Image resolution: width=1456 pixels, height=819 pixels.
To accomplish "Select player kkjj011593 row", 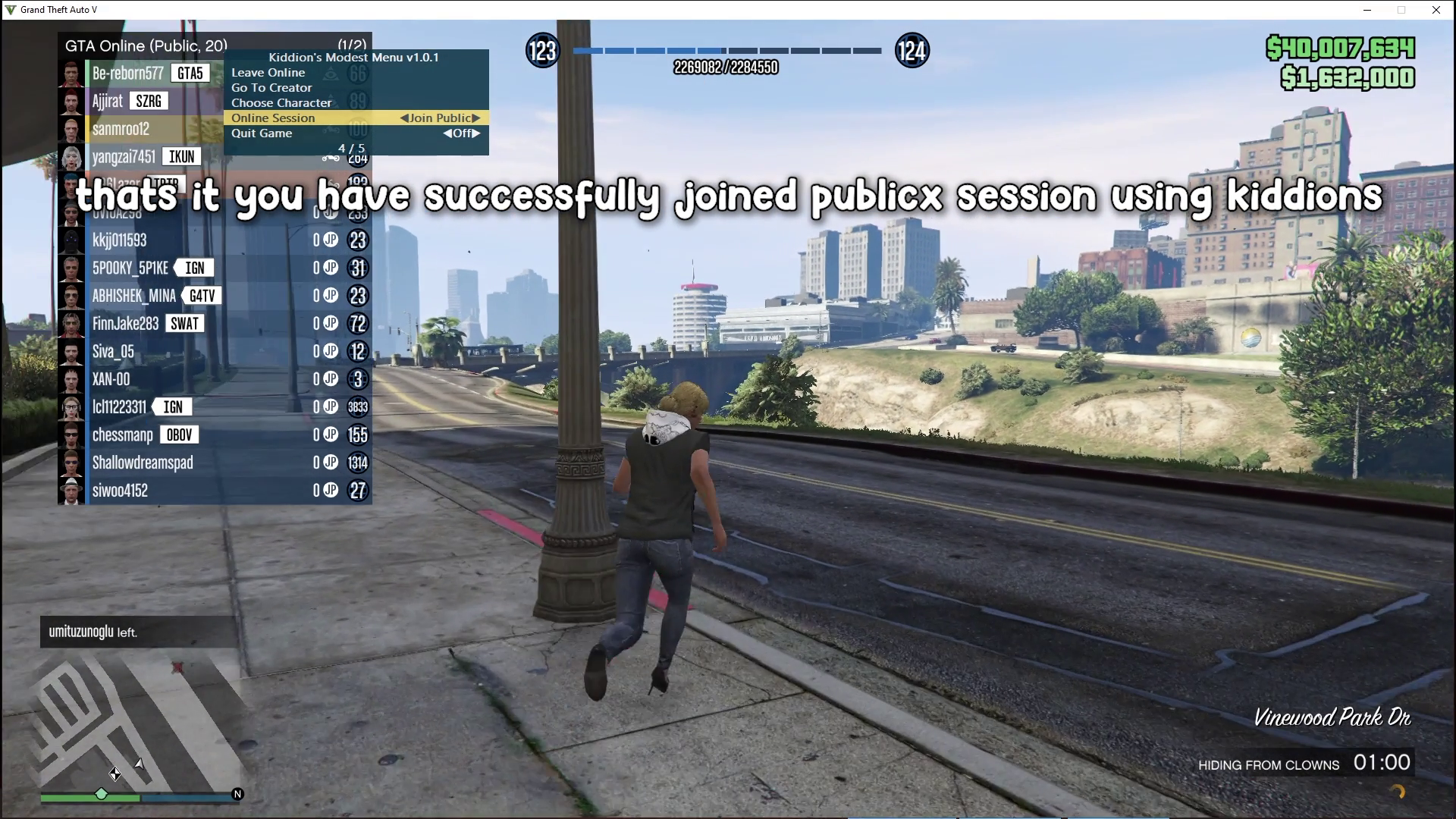I will [x=120, y=240].
